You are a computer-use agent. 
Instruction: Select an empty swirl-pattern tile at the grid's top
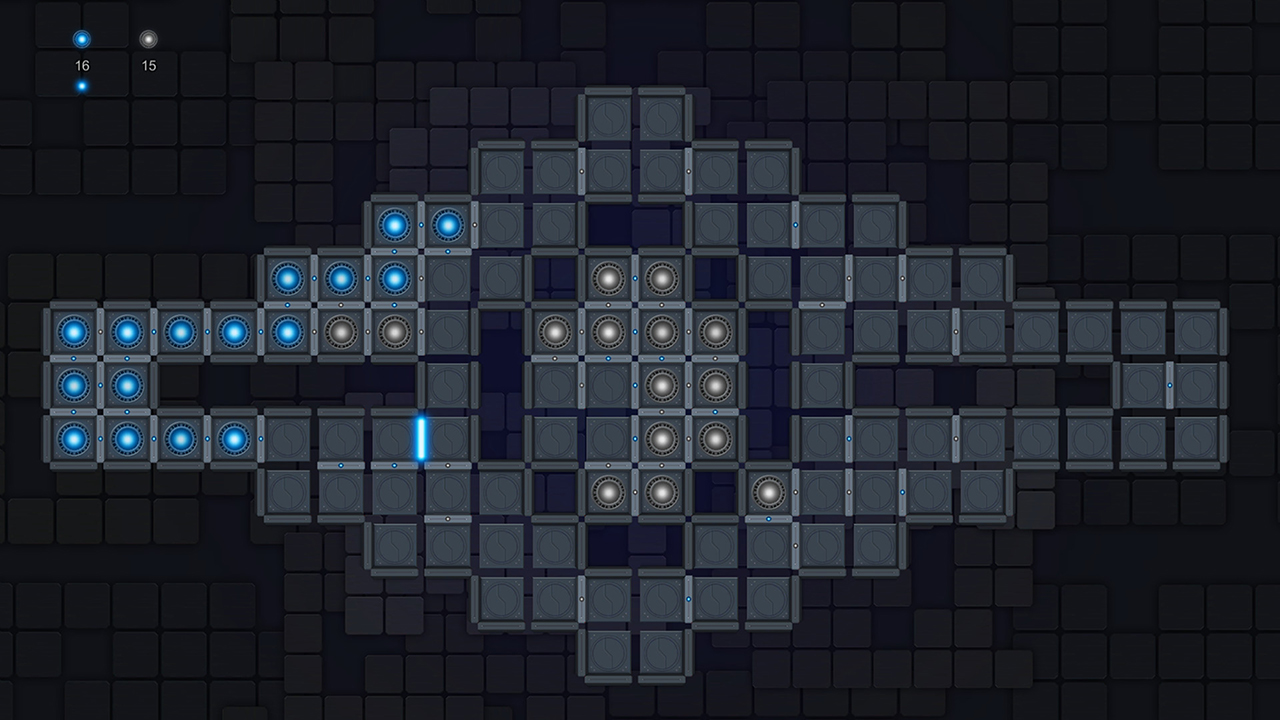coord(607,117)
